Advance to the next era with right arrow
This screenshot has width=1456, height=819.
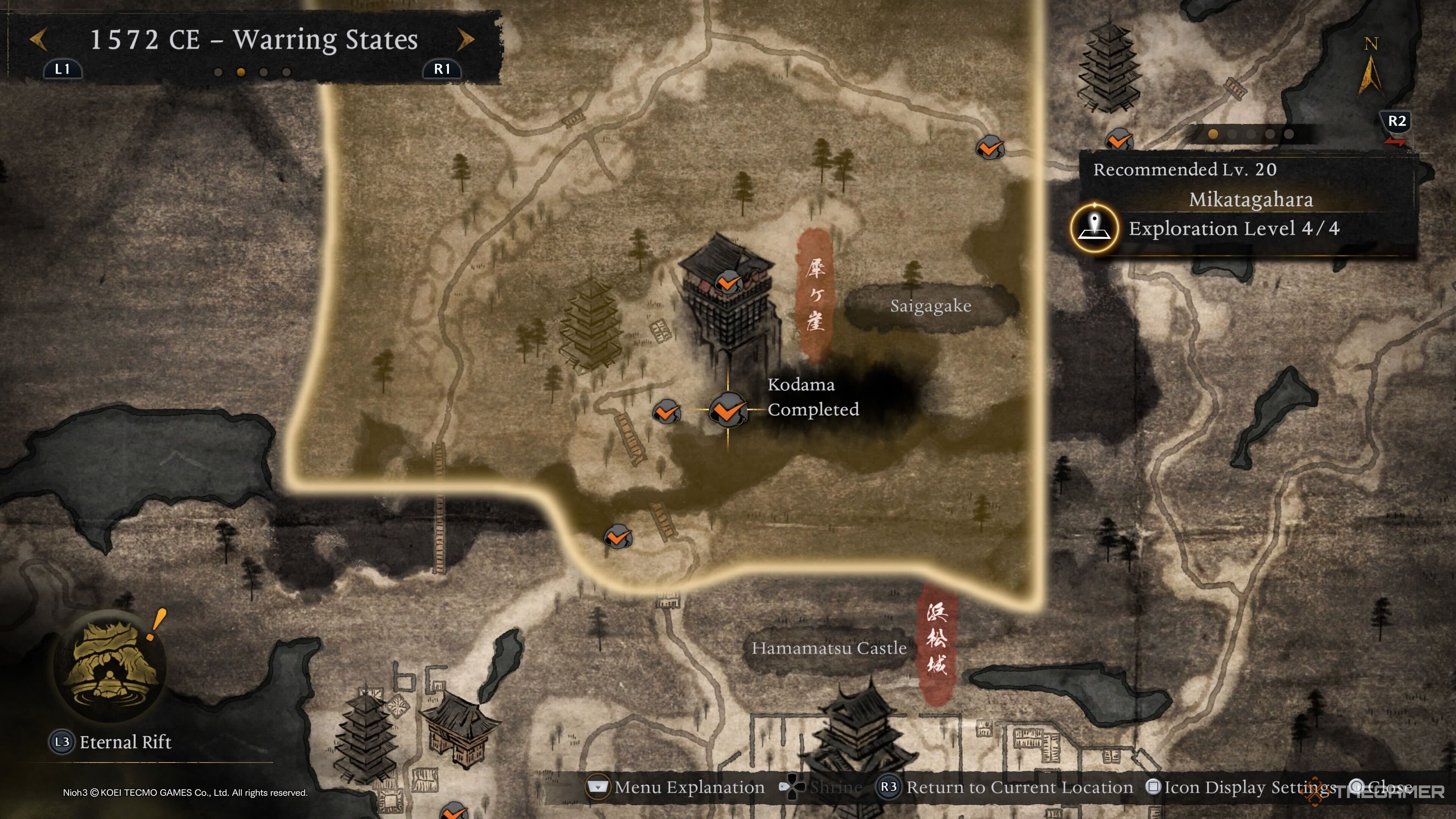click(465, 39)
